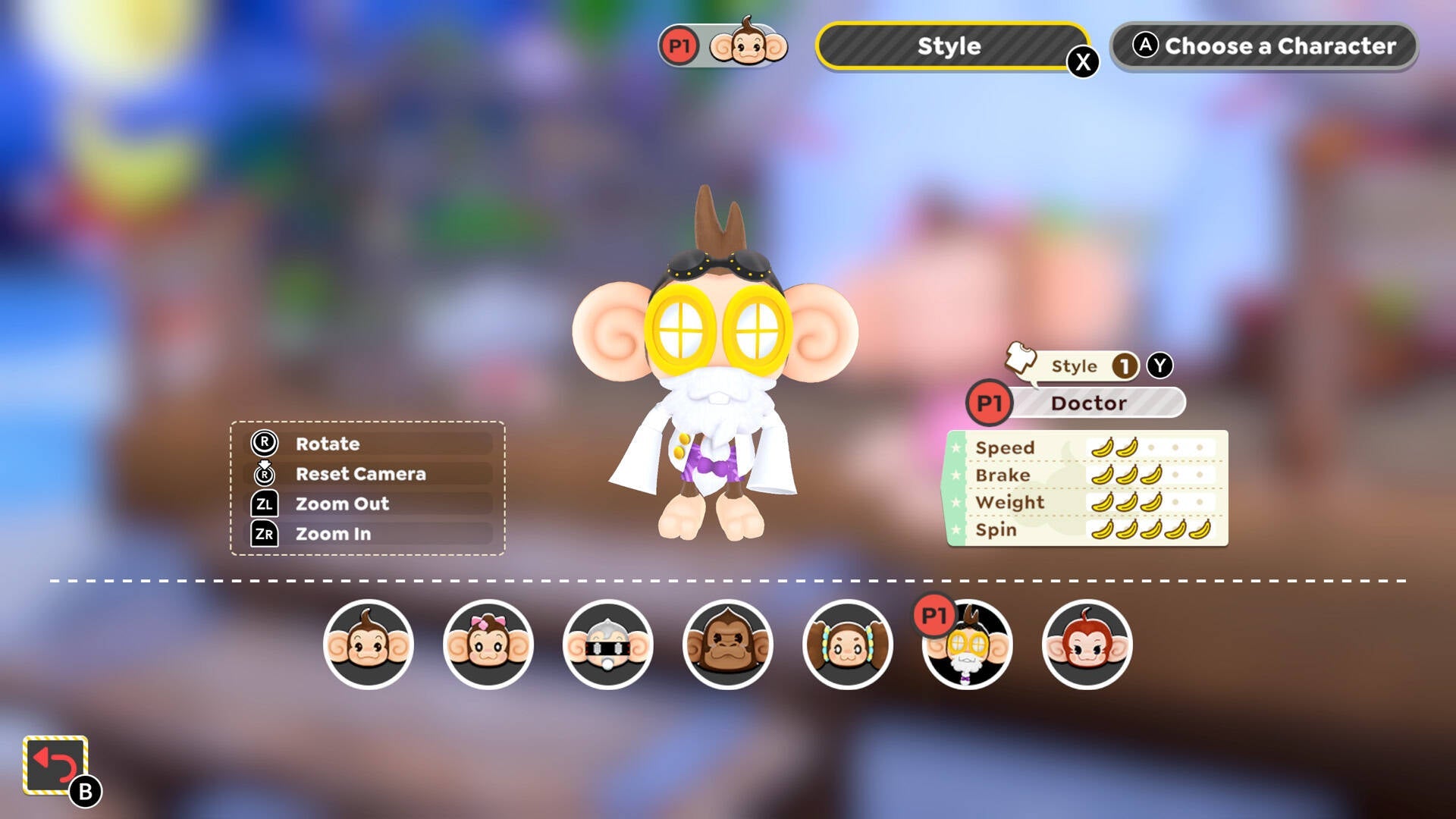Select Baby with the dark sunglasses
The image size is (1456, 819).
pyautogui.click(x=608, y=645)
